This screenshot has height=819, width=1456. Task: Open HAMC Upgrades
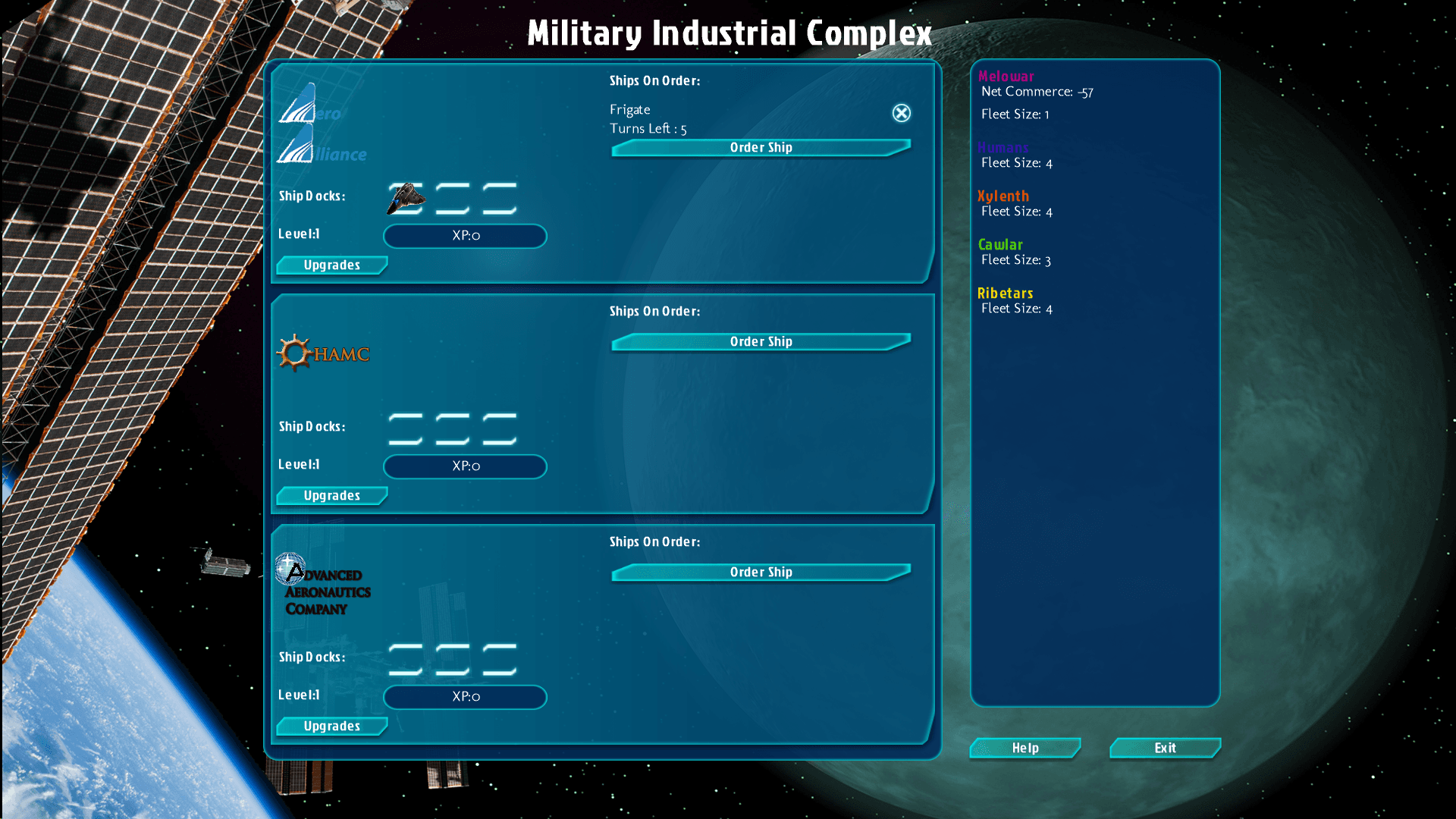click(331, 496)
